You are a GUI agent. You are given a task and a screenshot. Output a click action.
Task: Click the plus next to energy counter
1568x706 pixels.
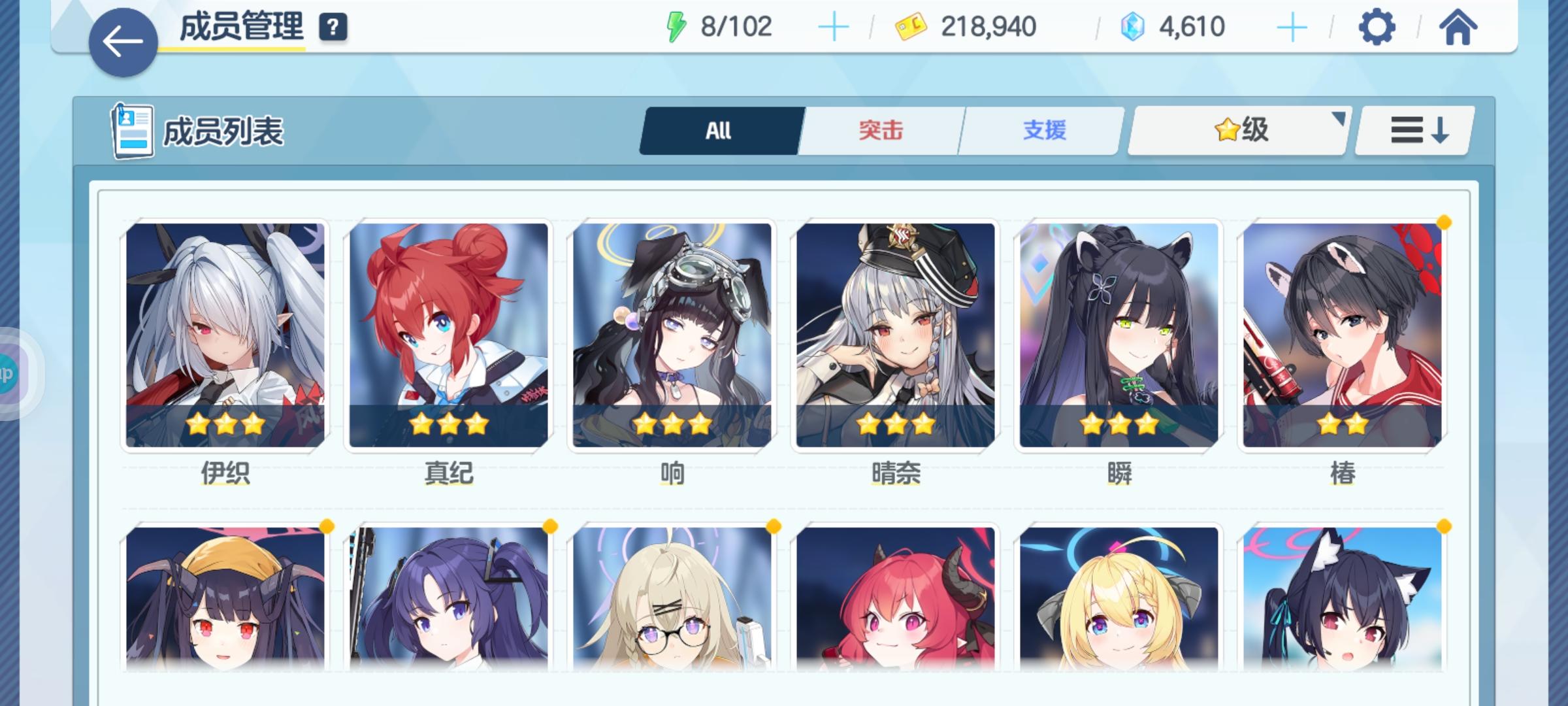[834, 27]
